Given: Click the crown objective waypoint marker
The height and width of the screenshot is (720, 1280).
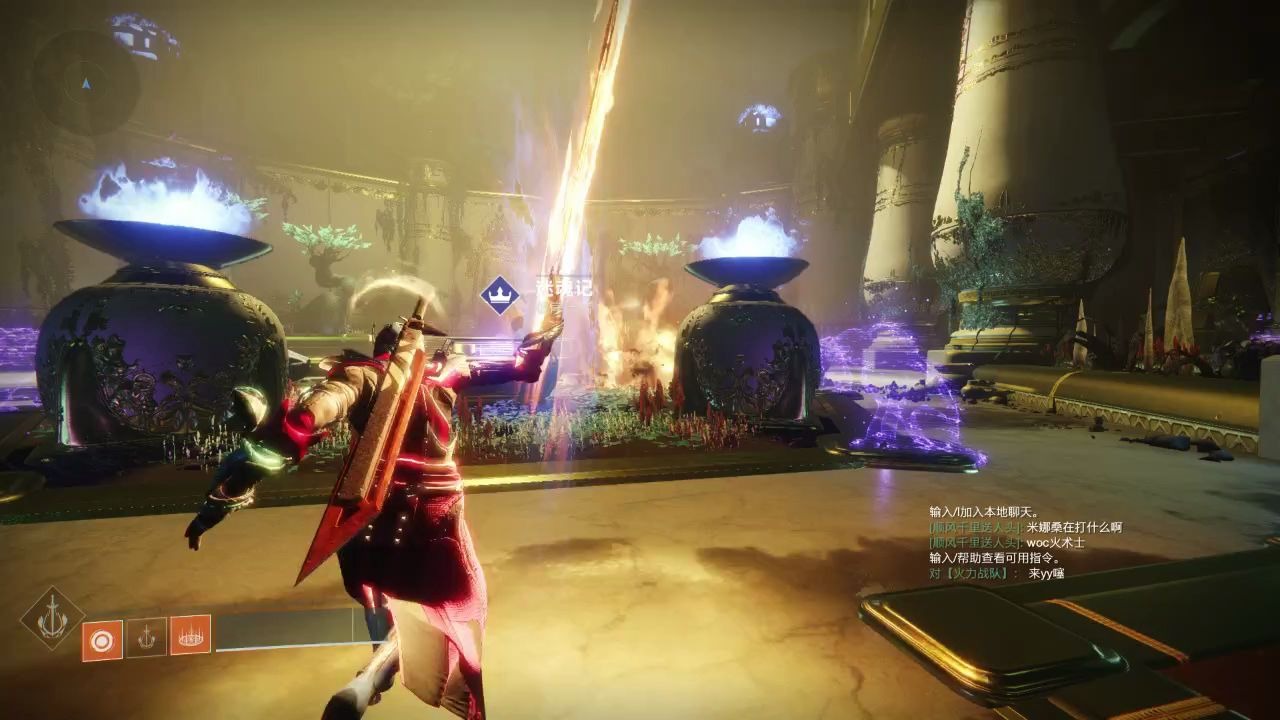Looking at the screenshot, I should [499, 294].
